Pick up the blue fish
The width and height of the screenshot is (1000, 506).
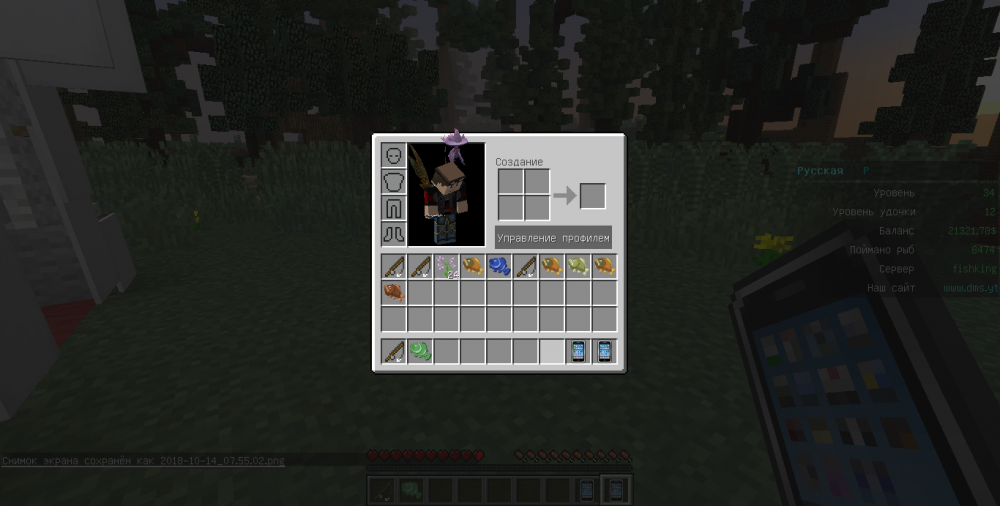tap(499, 266)
